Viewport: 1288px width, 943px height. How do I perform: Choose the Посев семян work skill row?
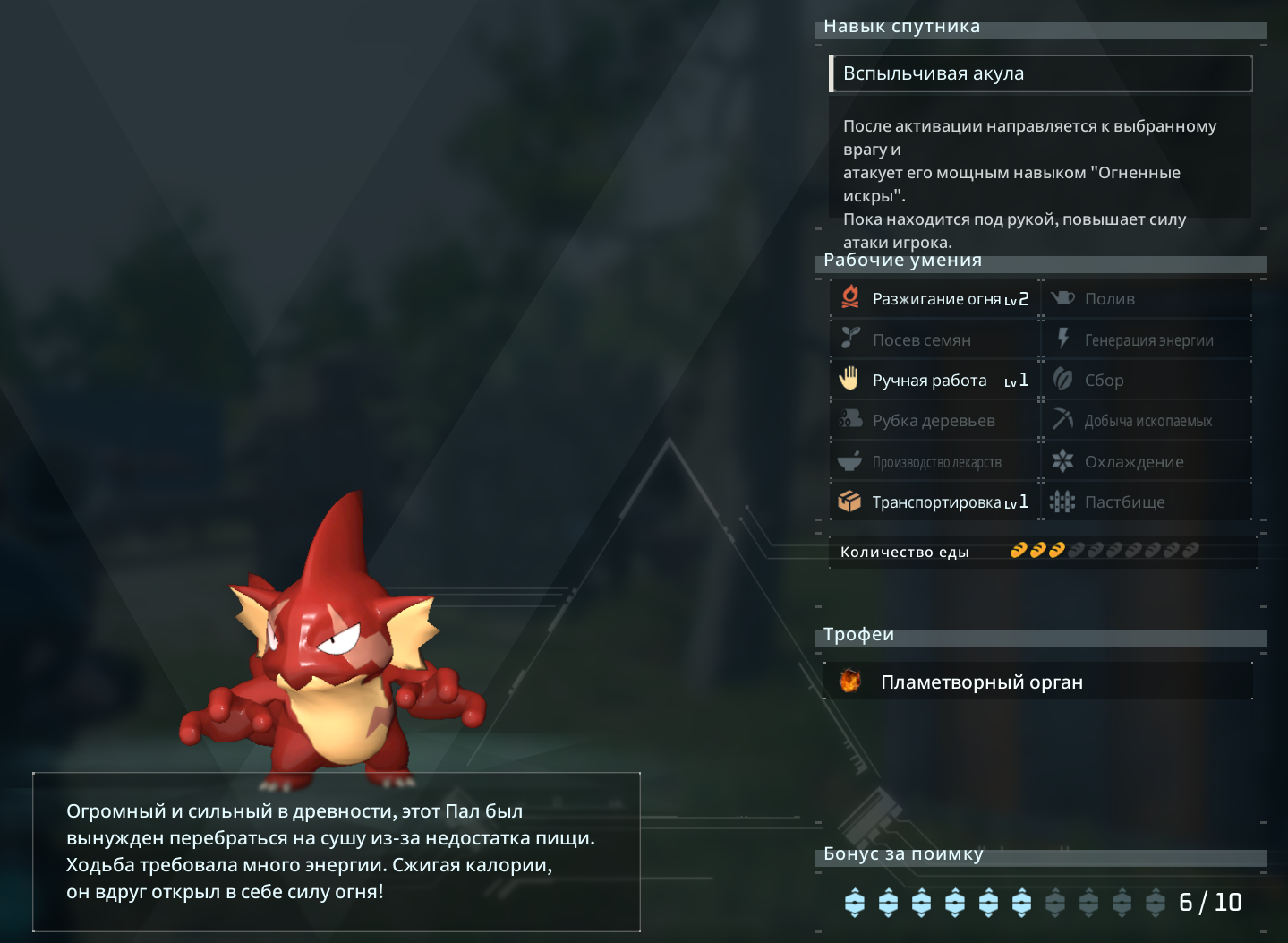935,340
